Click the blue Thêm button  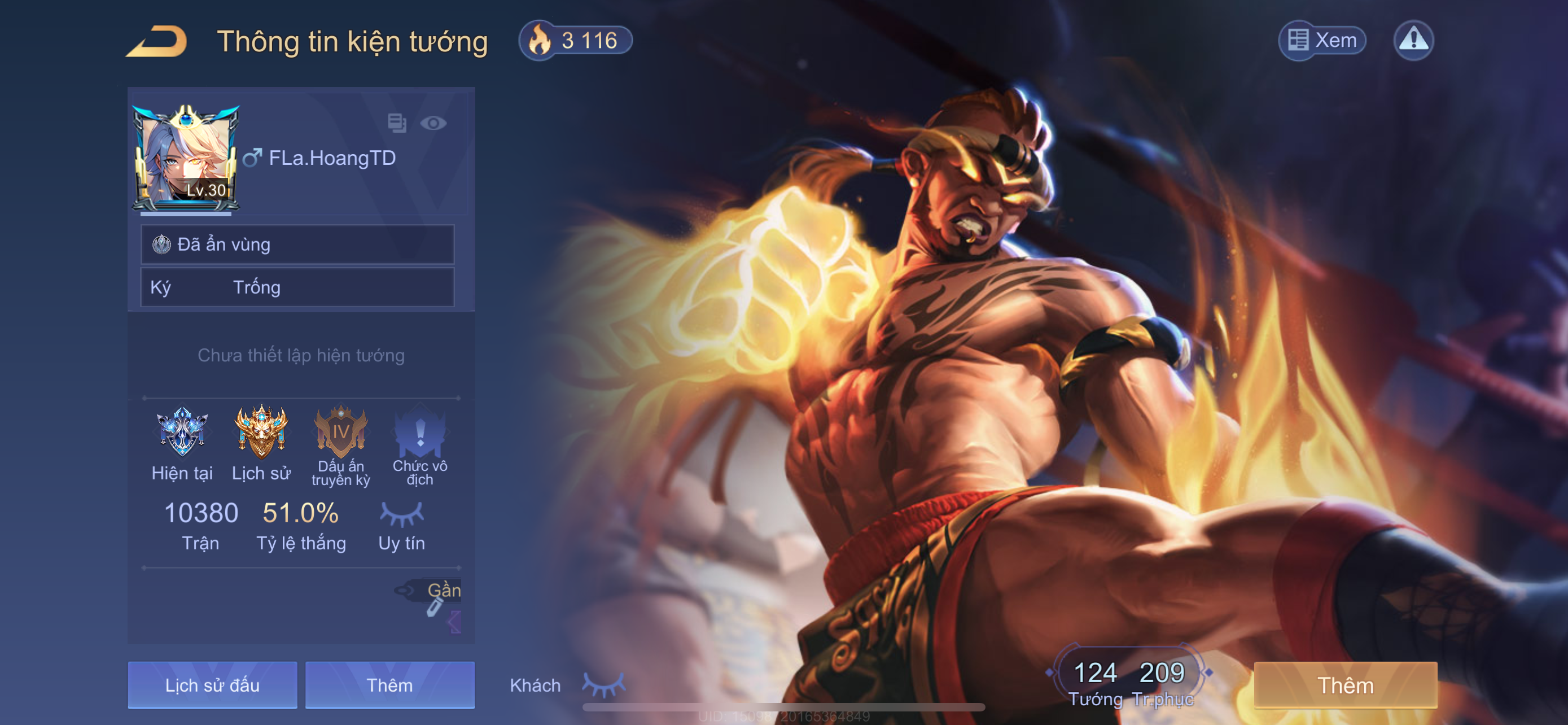pyautogui.click(x=389, y=685)
